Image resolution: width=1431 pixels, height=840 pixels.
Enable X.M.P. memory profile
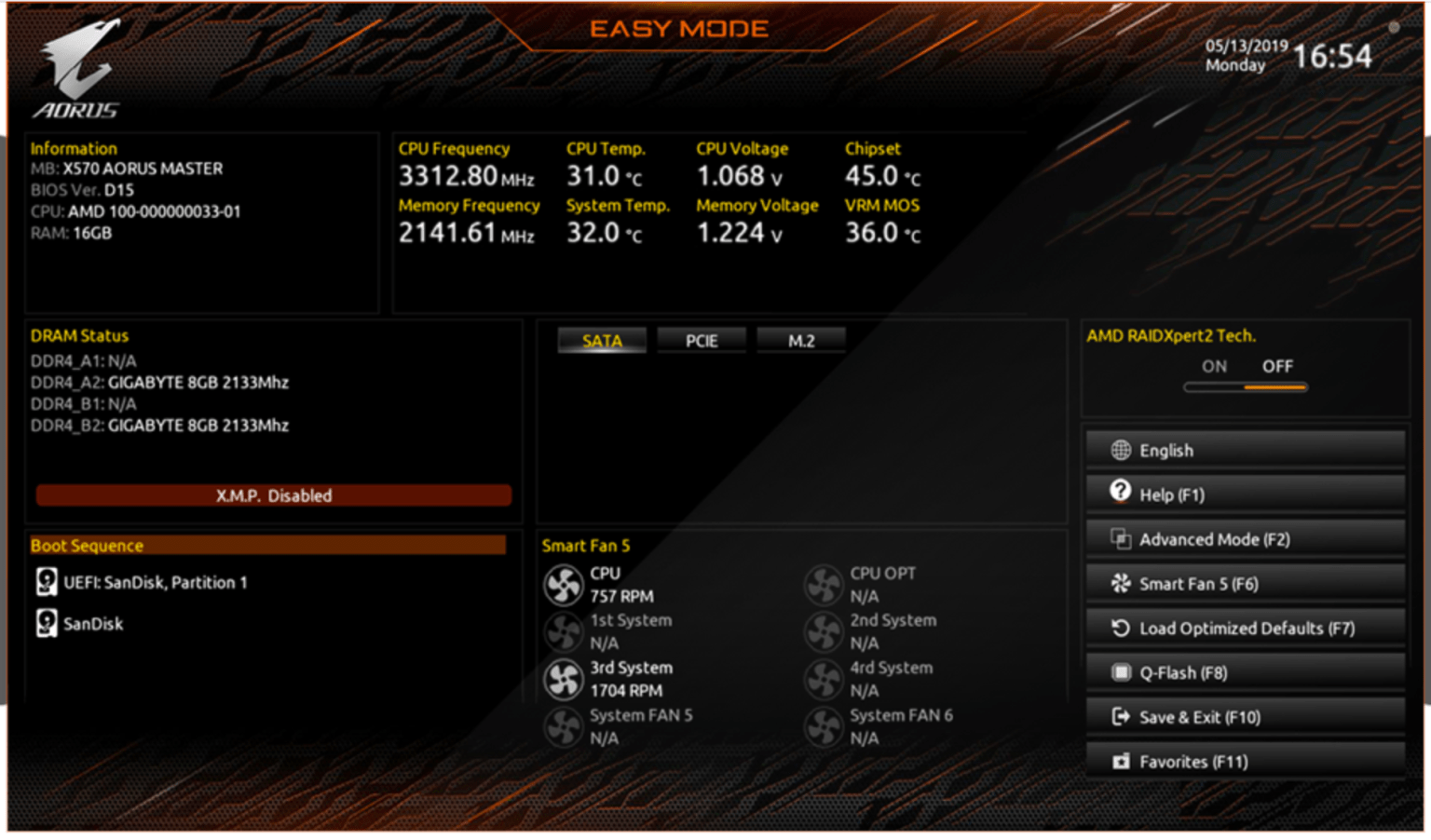click(273, 495)
